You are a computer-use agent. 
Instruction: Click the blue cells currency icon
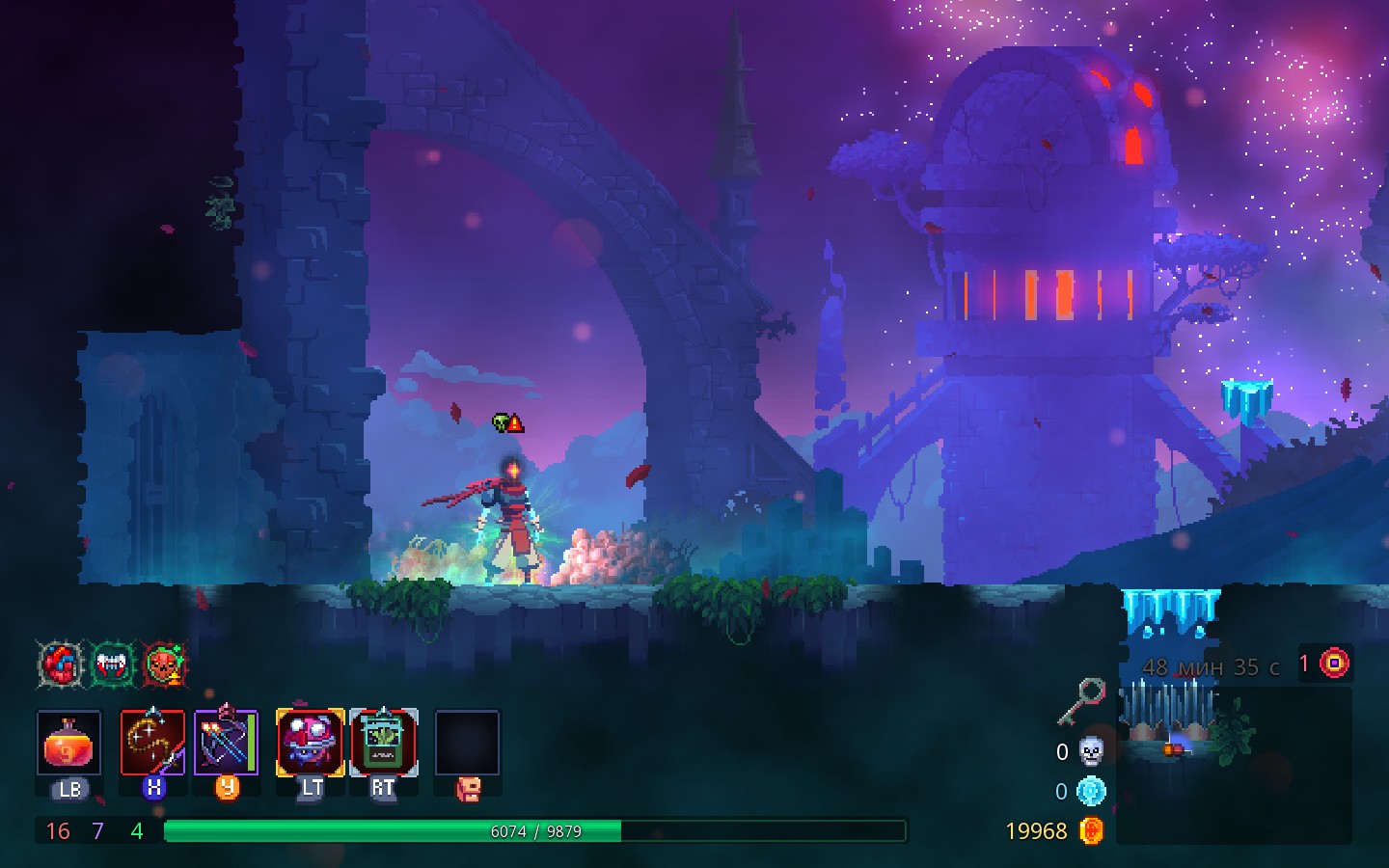[x=1091, y=792]
